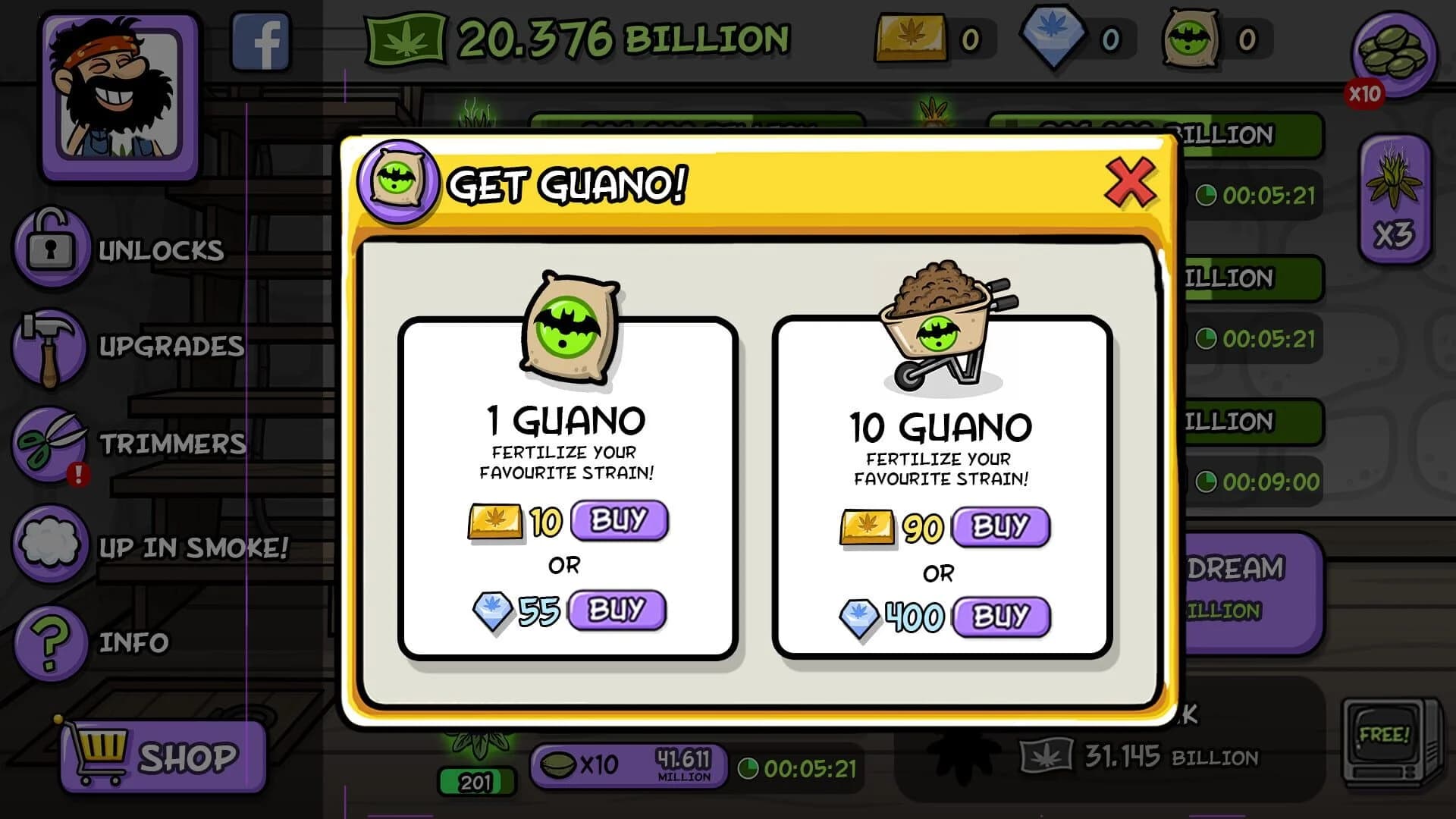Screen dimensions: 1456x819
Task: Click the Facebook share icon
Action: click(261, 42)
